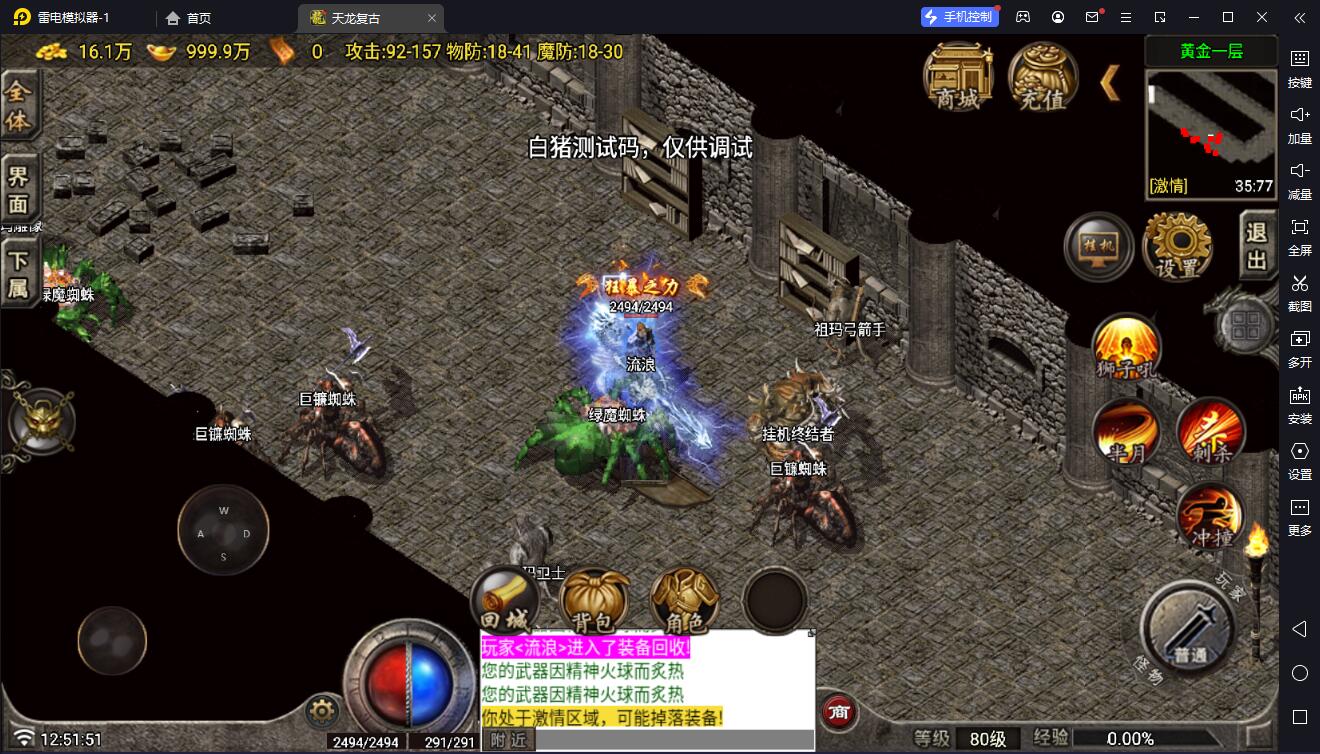Activate the 狮子吼 skill
The height and width of the screenshot is (754, 1320).
tap(1126, 348)
